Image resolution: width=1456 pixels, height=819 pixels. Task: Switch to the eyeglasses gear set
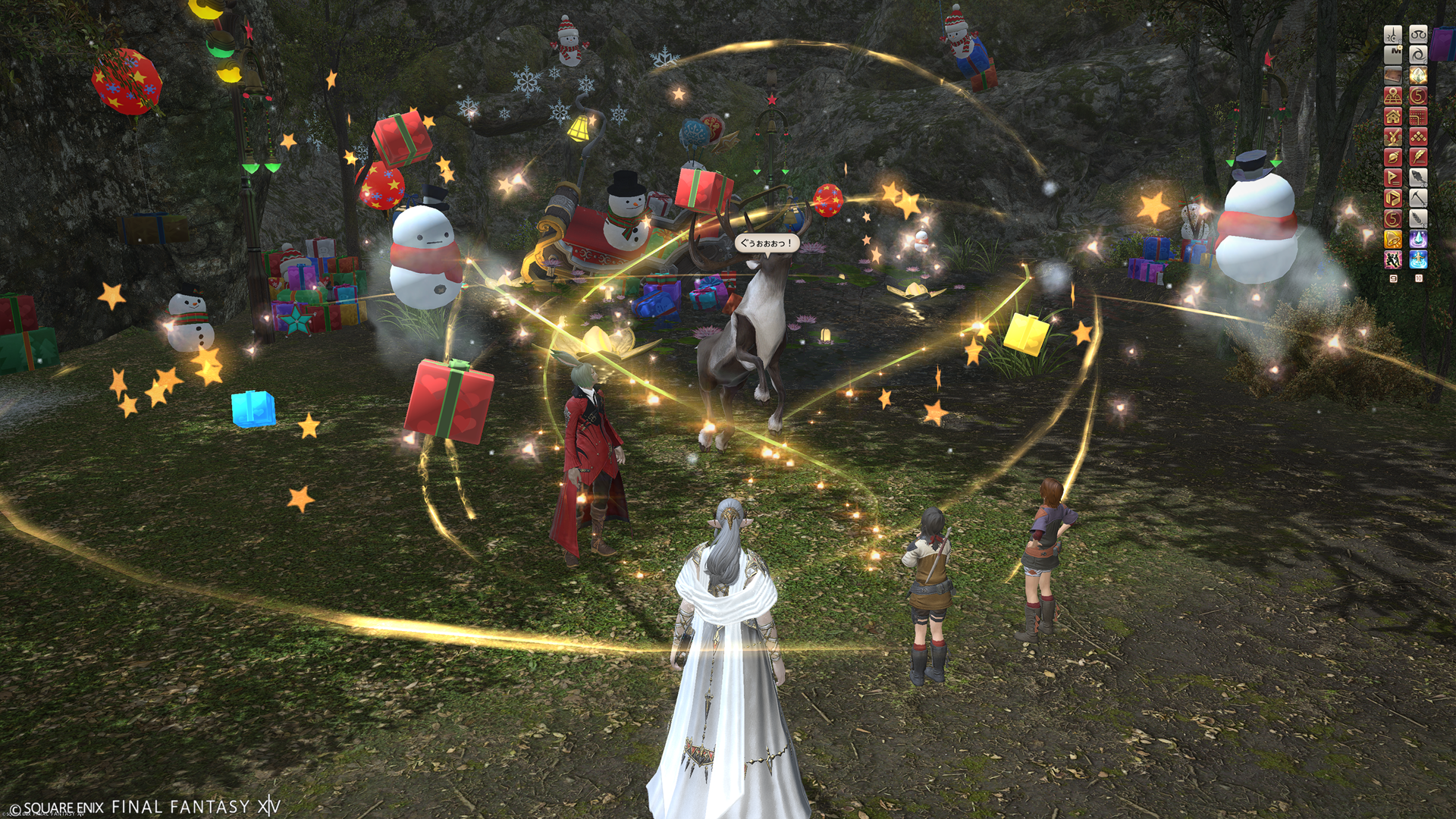click(x=1418, y=34)
